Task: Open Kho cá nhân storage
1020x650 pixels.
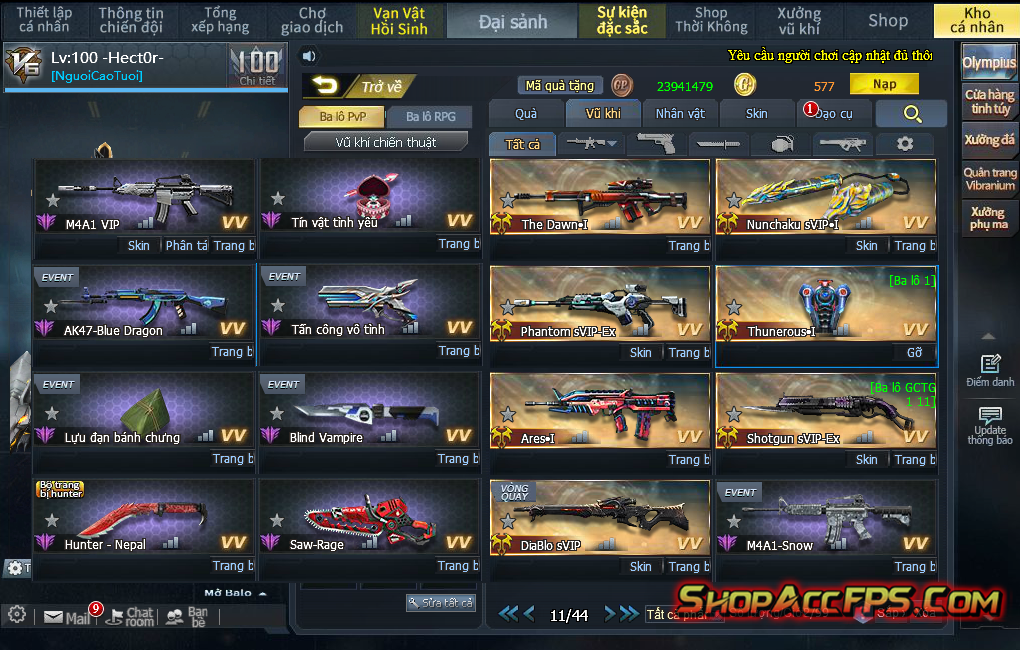Action: pyautogui.click(x=976, y=21)
